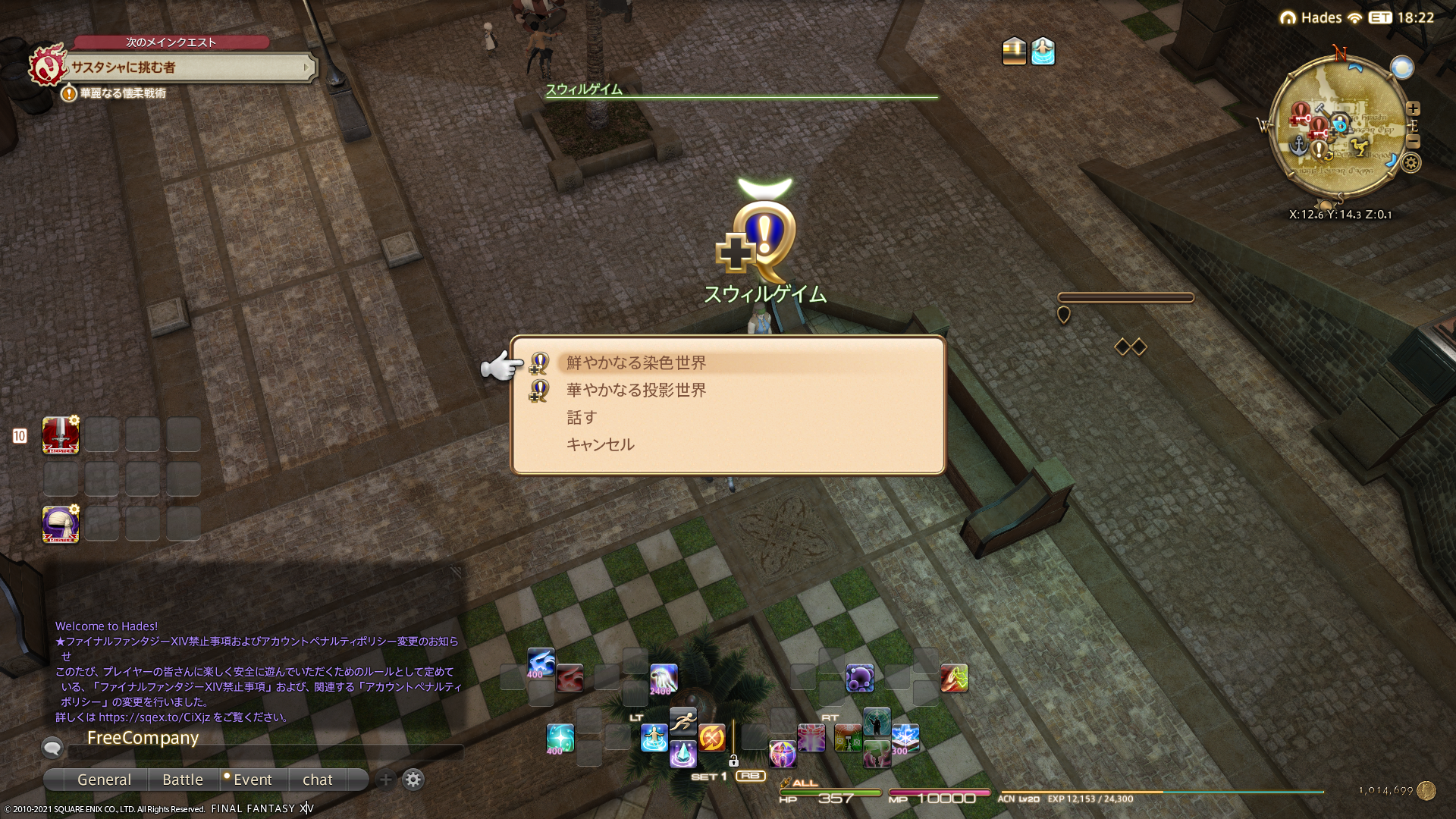
Task: Activate the purple bubbles ability
Action: click(859, 677)
